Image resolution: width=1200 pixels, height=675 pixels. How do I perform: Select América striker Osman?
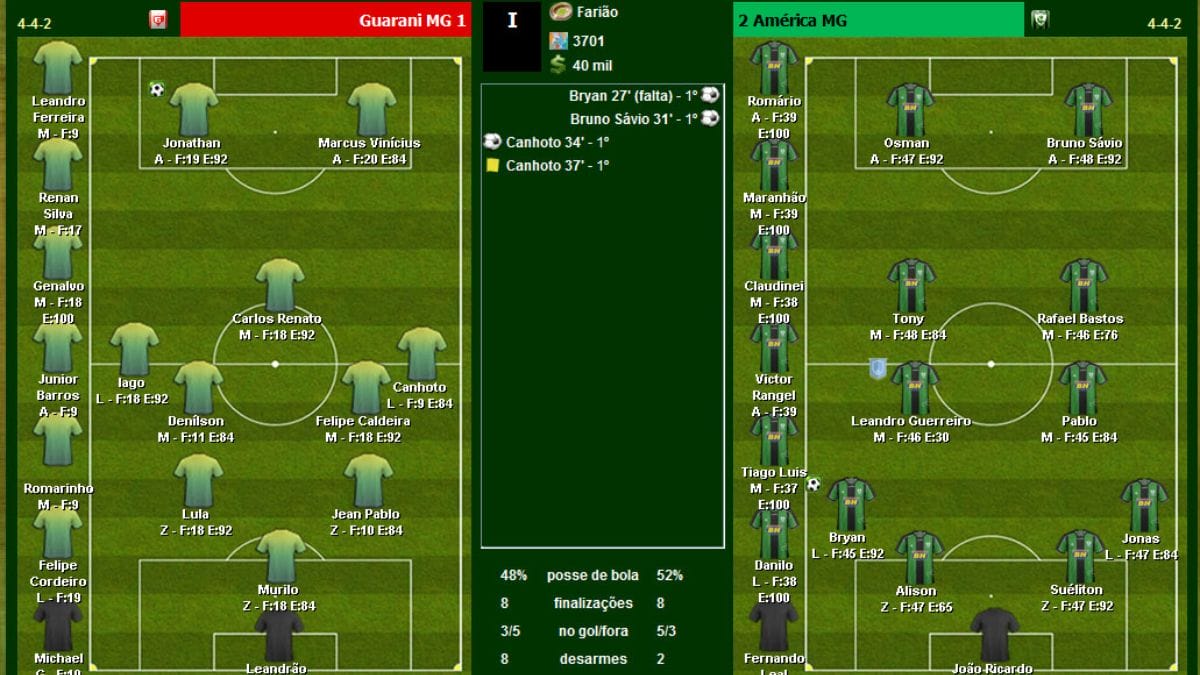click(x=909, y=109)
